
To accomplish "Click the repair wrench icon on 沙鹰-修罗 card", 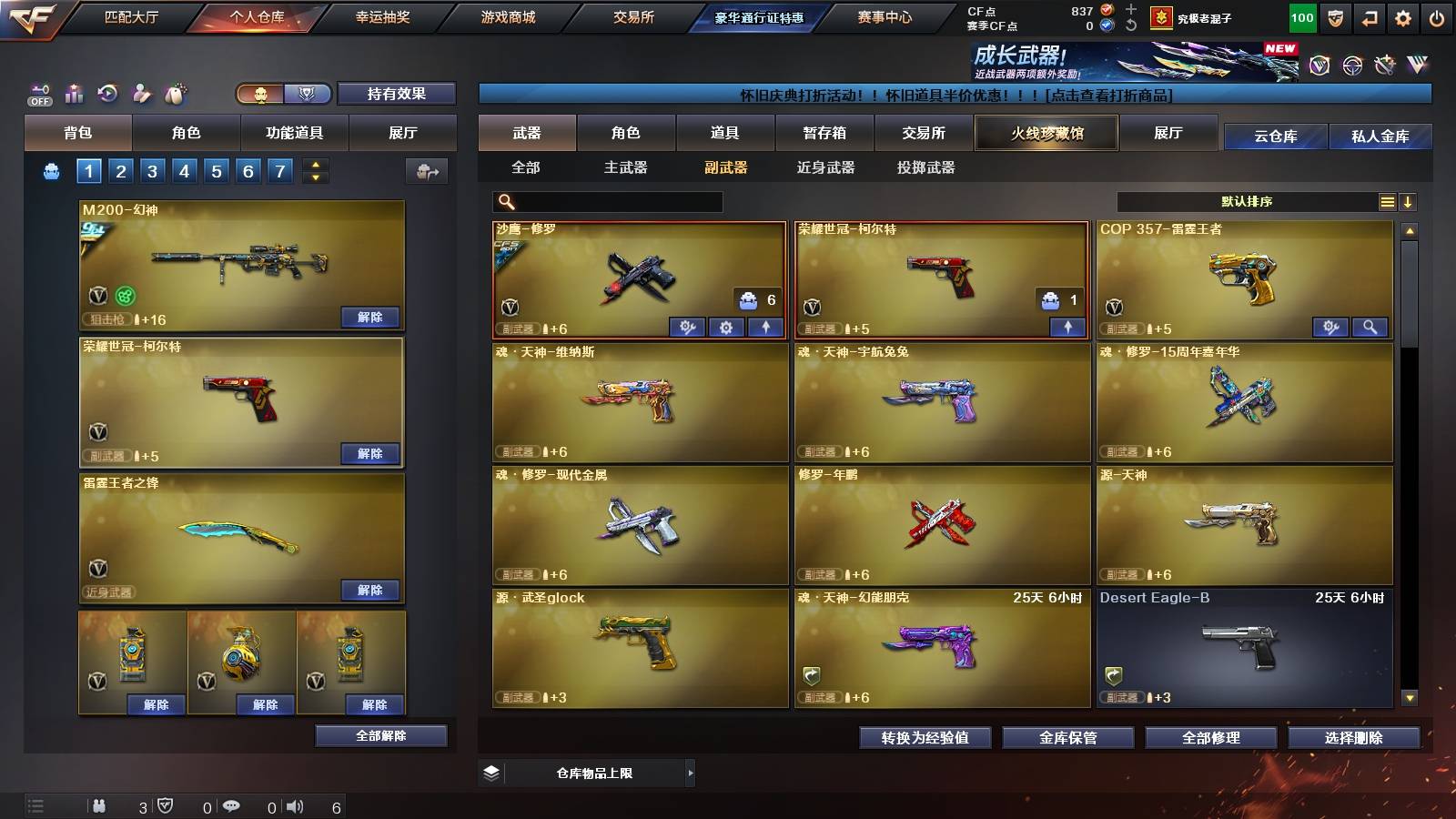I will pos(689,327).
